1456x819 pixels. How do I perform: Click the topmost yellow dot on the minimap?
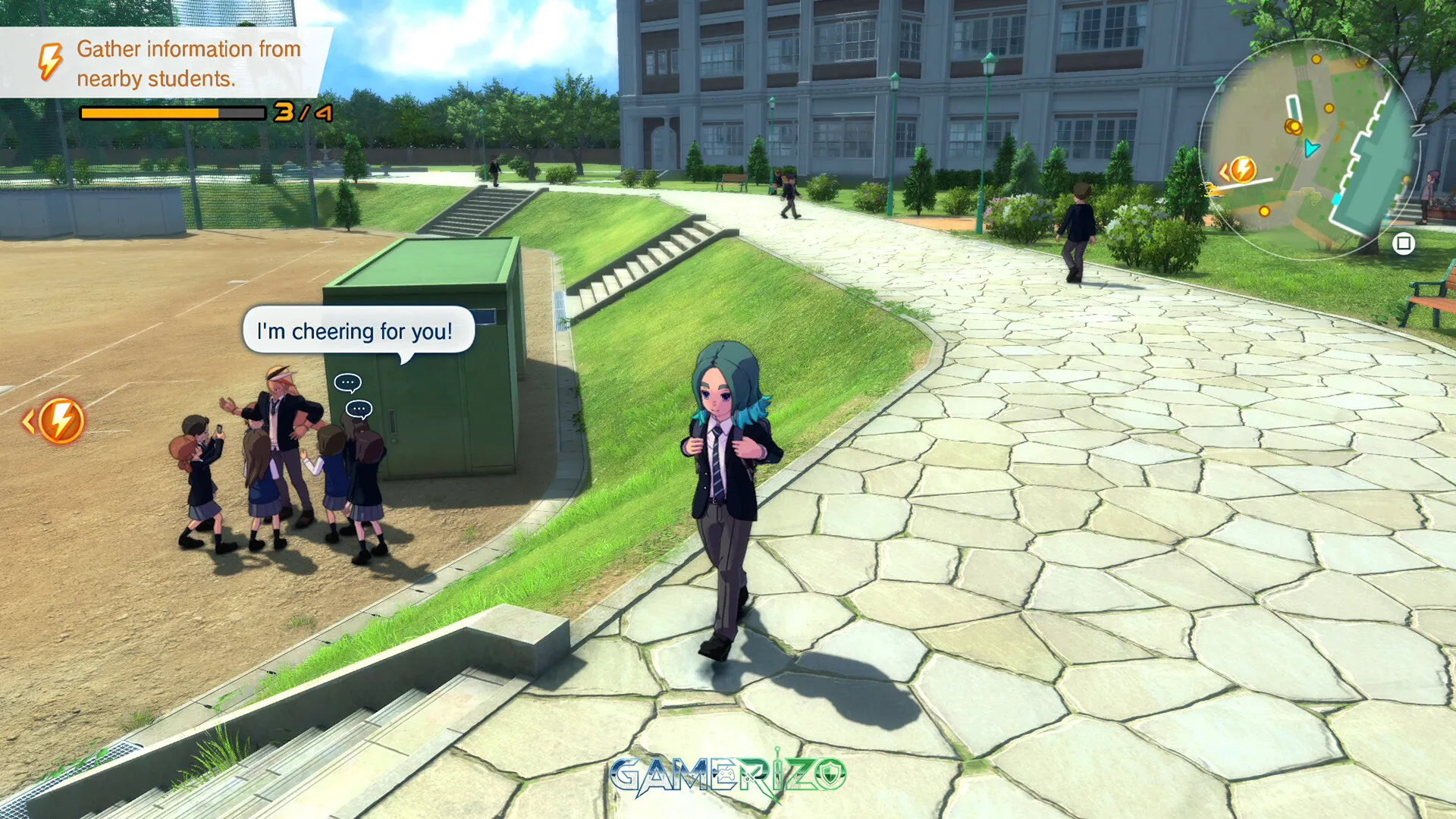click(x=1316, y=59)
